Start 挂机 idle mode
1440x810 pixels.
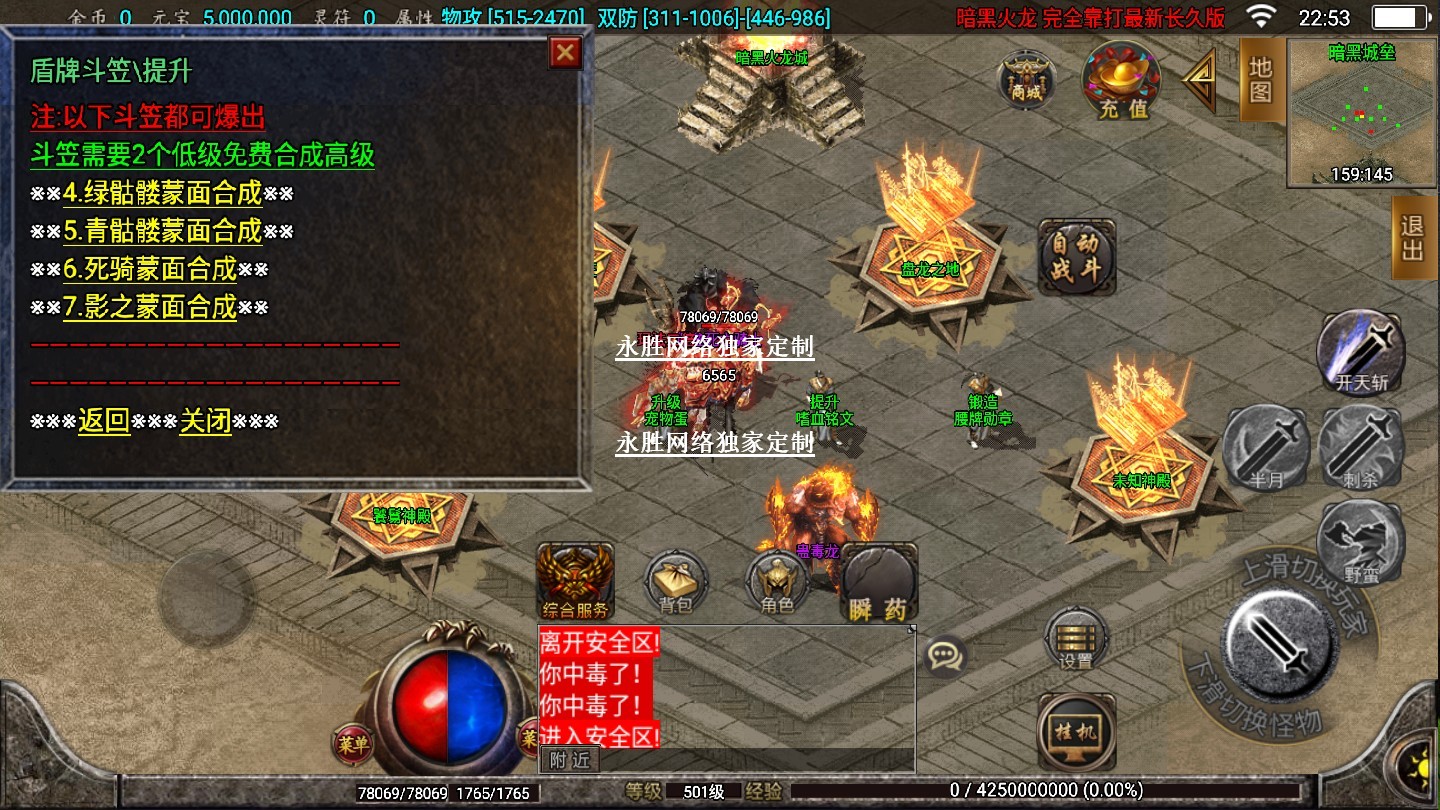[1076, 731]
